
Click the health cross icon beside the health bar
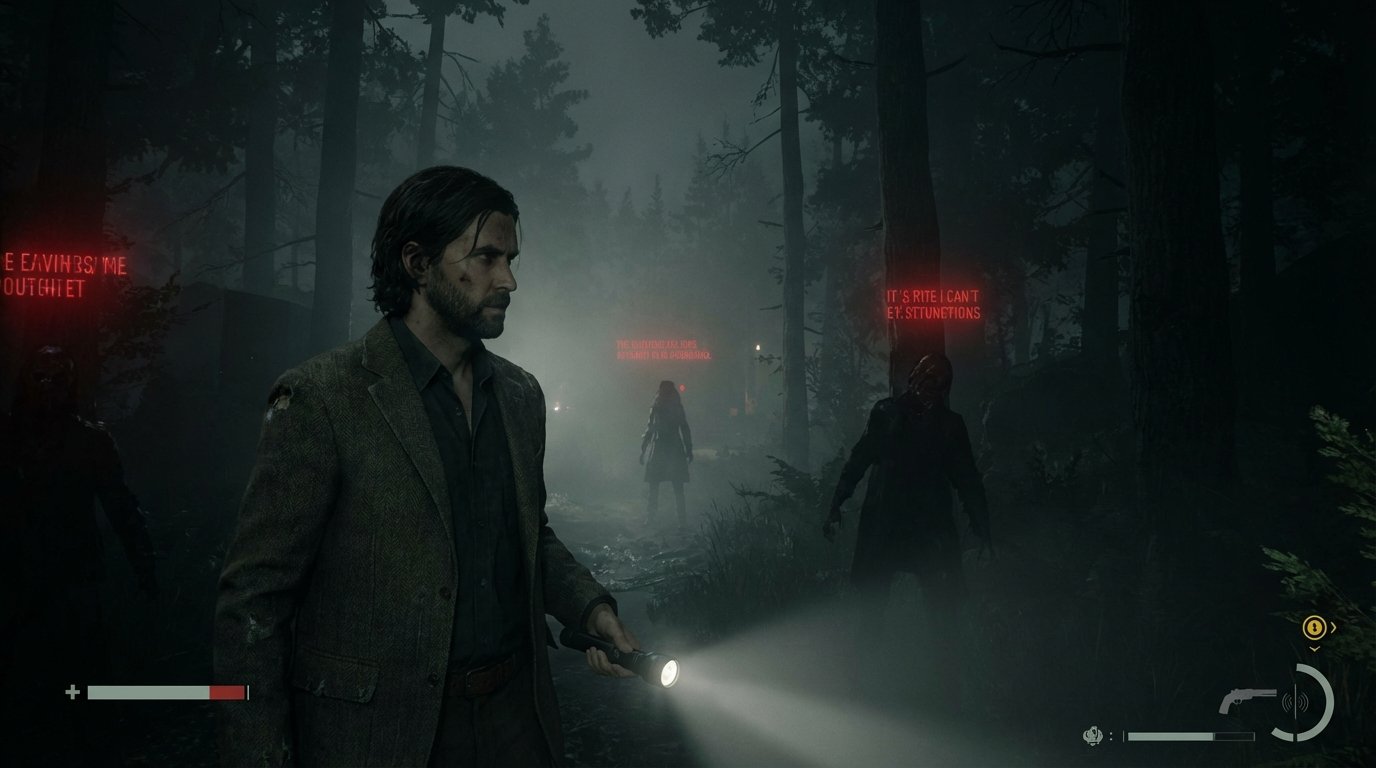(x=71, y=690)
